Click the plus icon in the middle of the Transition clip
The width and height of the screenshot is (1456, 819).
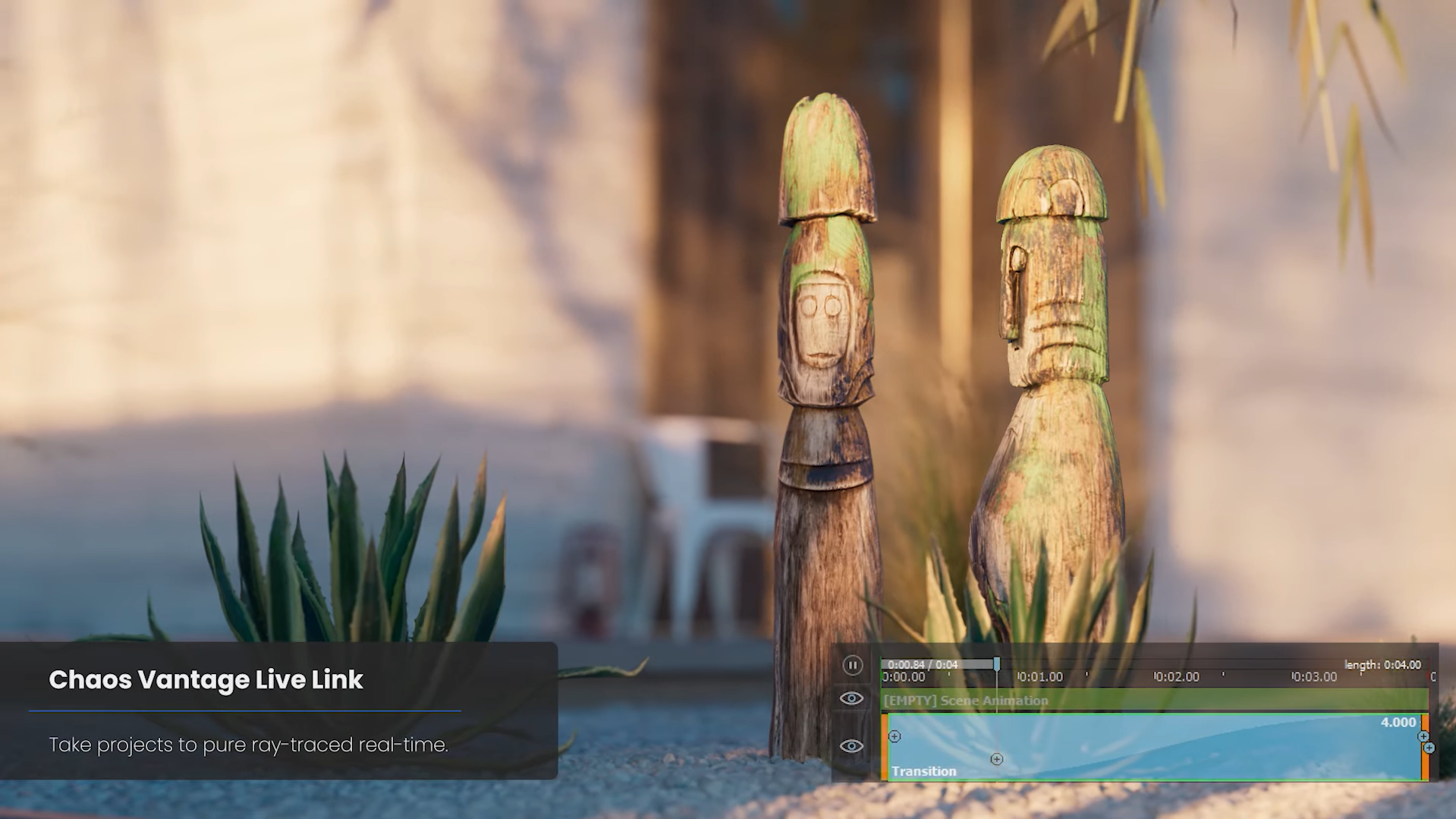coord(996,759)
